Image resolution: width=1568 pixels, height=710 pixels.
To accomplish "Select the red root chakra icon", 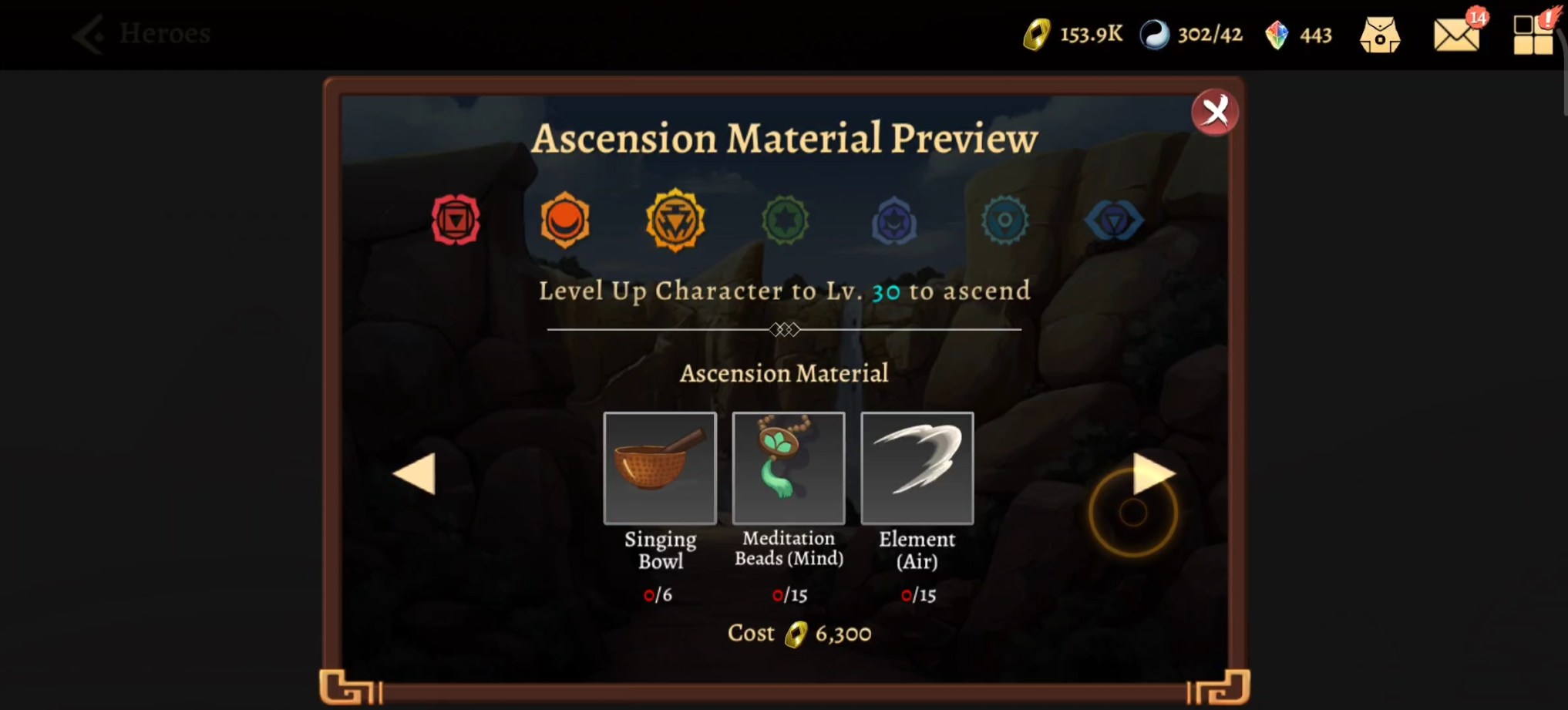I will pos(456,221).
